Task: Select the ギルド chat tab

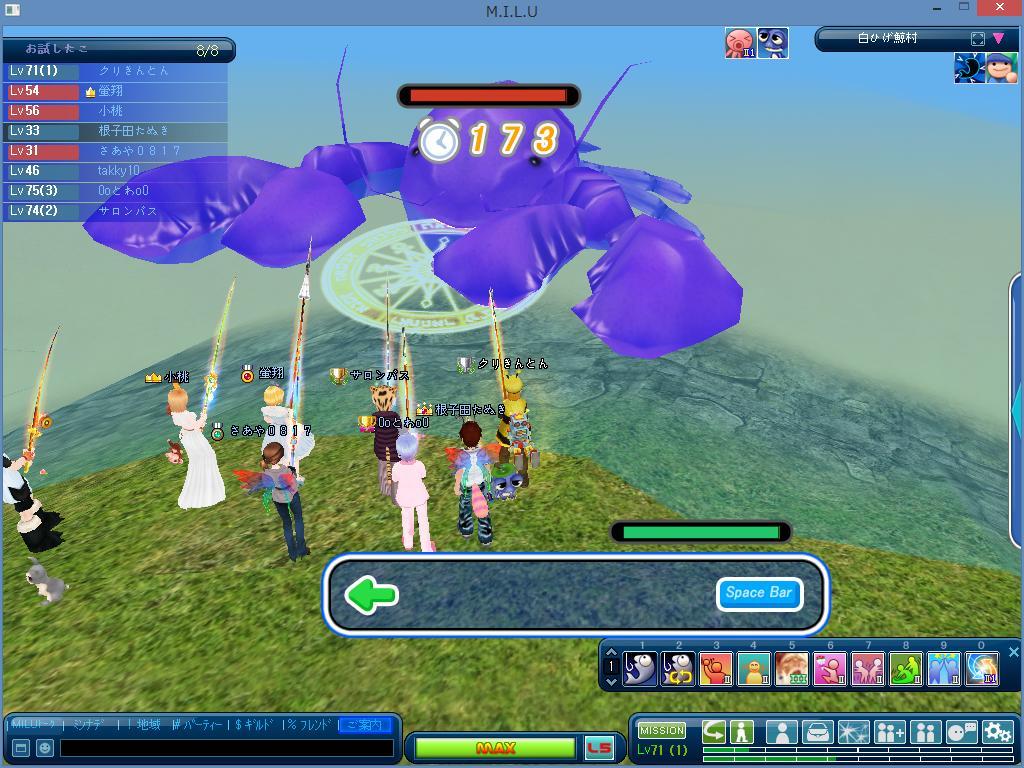Action: coord(255,724)
